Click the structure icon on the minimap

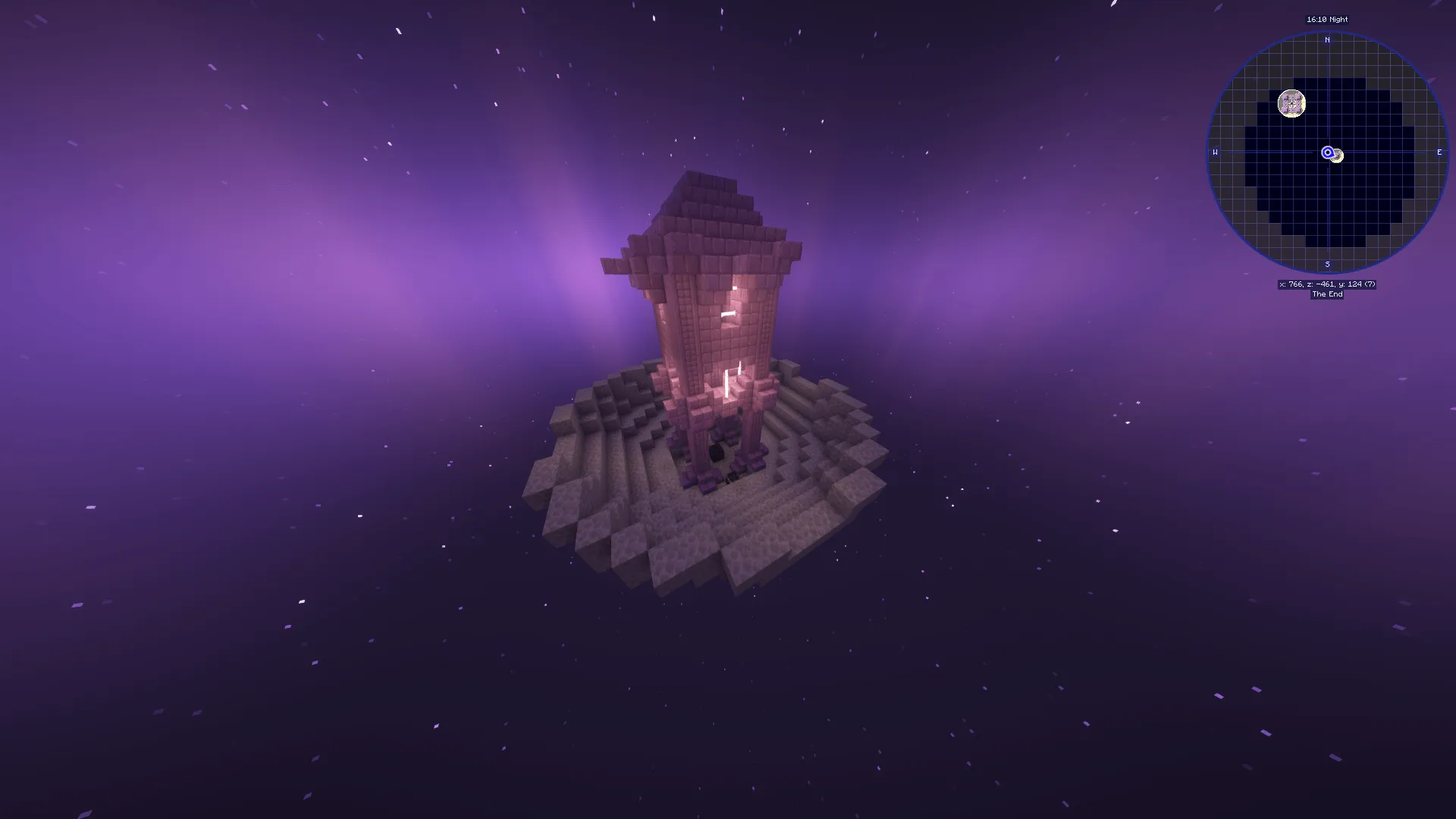1292,103
